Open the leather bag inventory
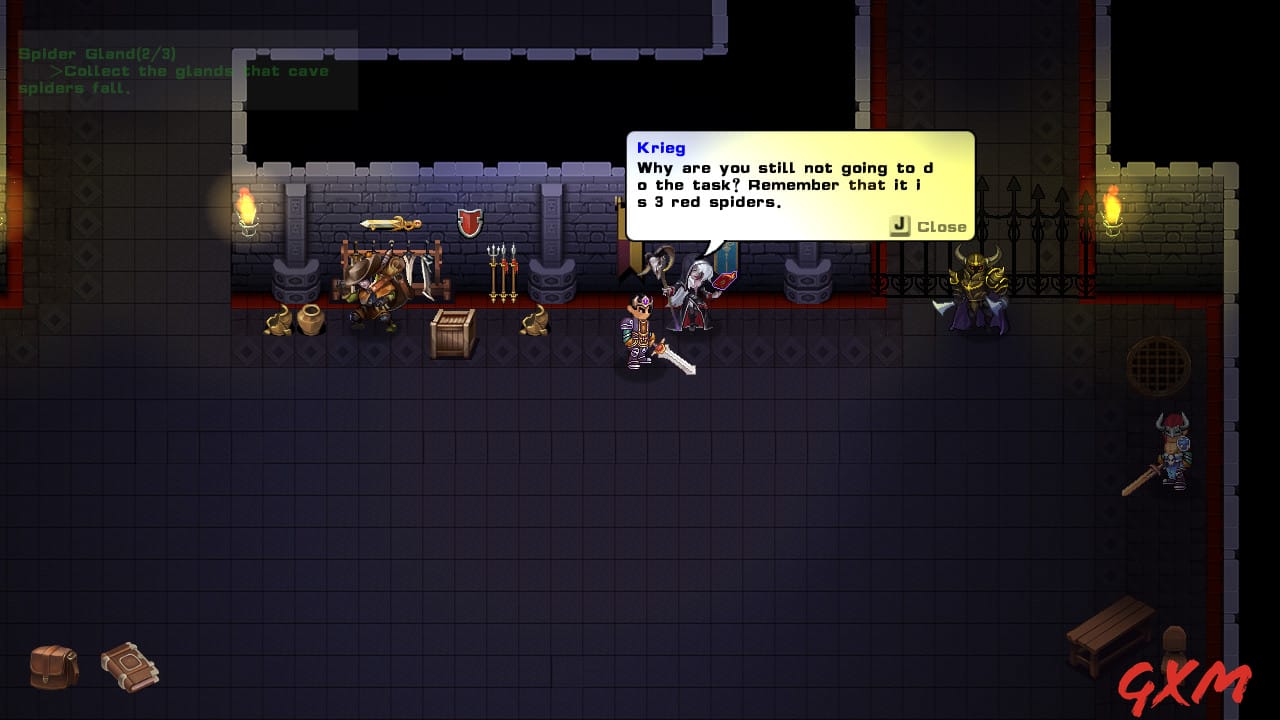Viewport: 1280px width, 720px height. 54,666
